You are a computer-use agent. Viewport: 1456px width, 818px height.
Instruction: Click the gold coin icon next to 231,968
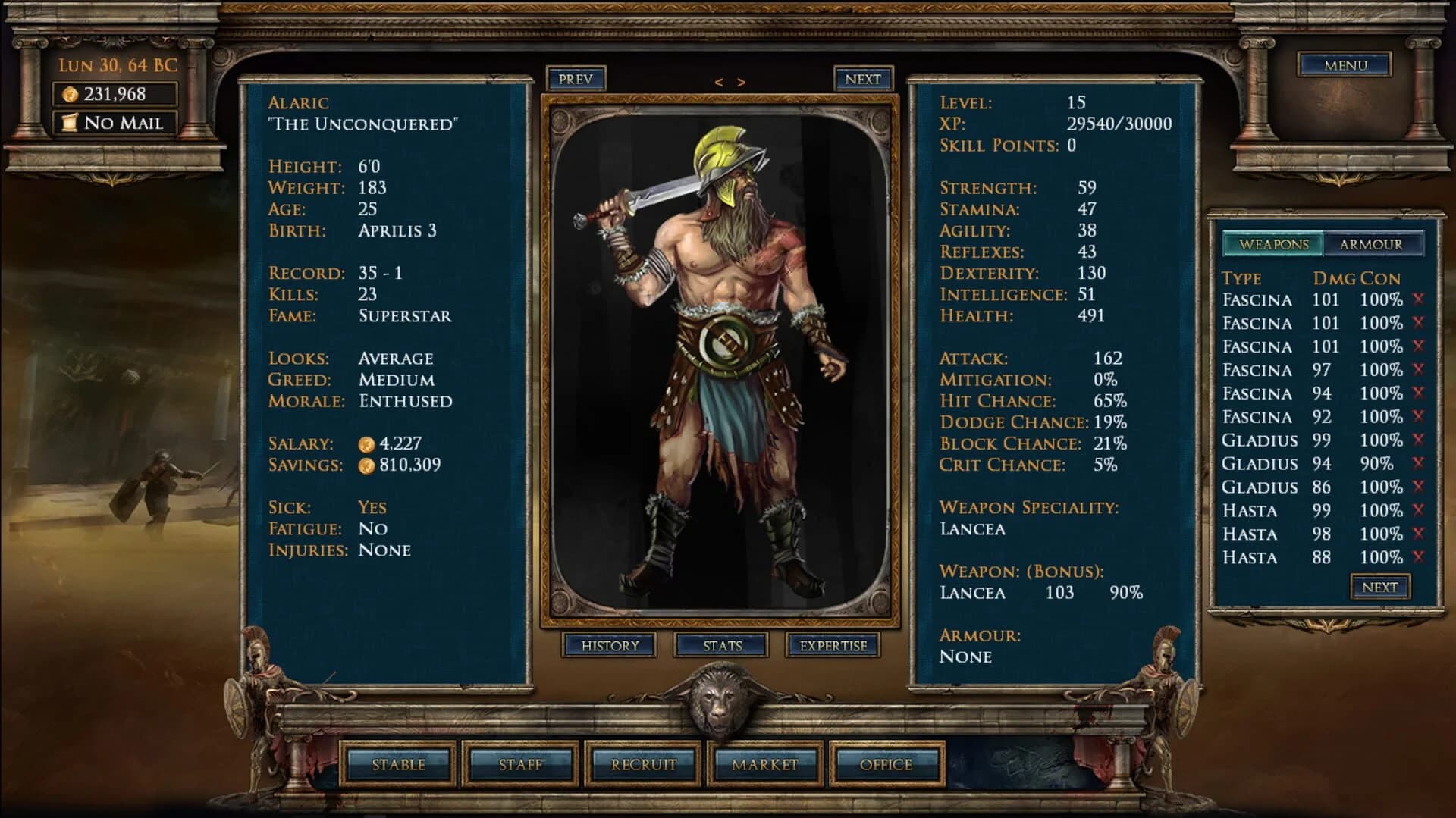69,94
